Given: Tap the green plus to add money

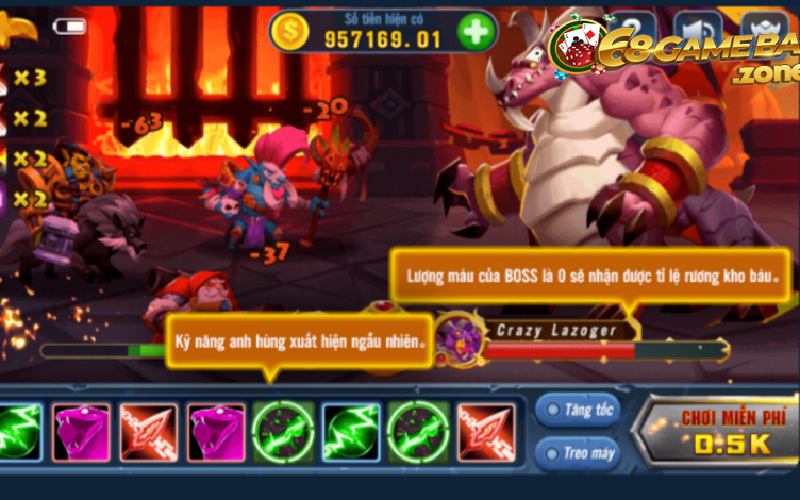Looking at the screenshot, I should tap(477, 32).
